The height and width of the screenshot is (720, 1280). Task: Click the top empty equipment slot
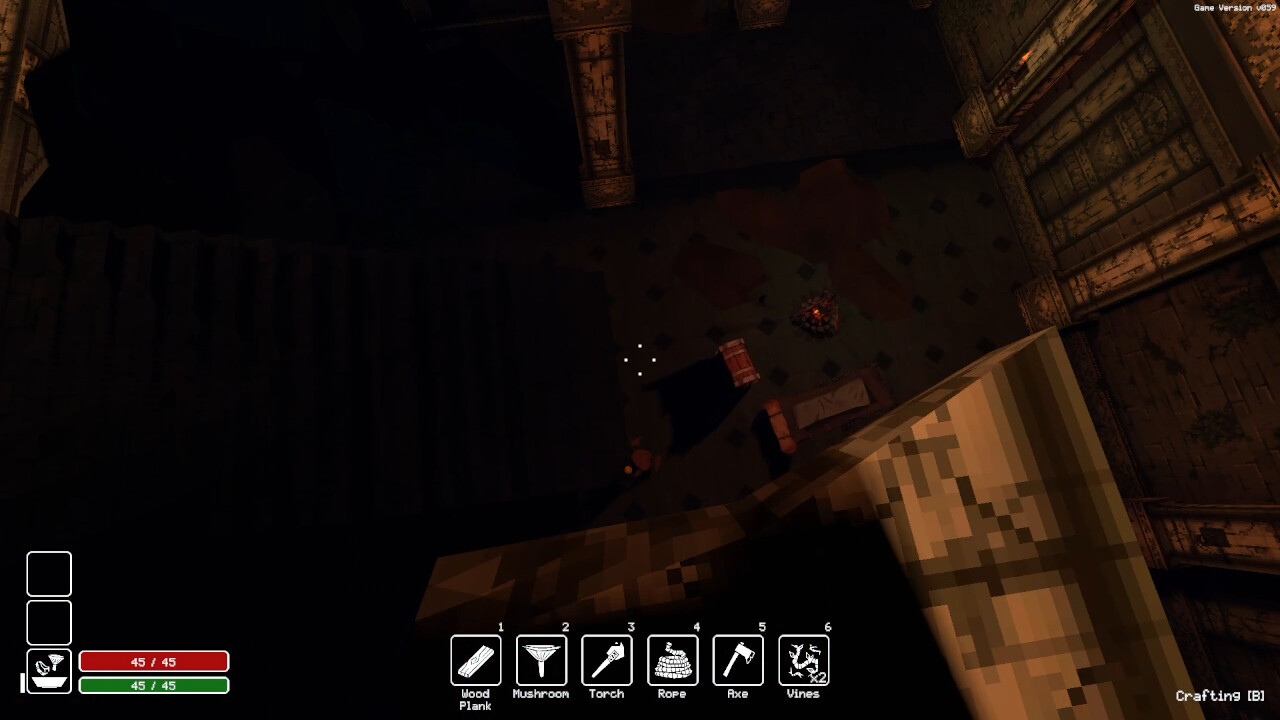[48, 574]
